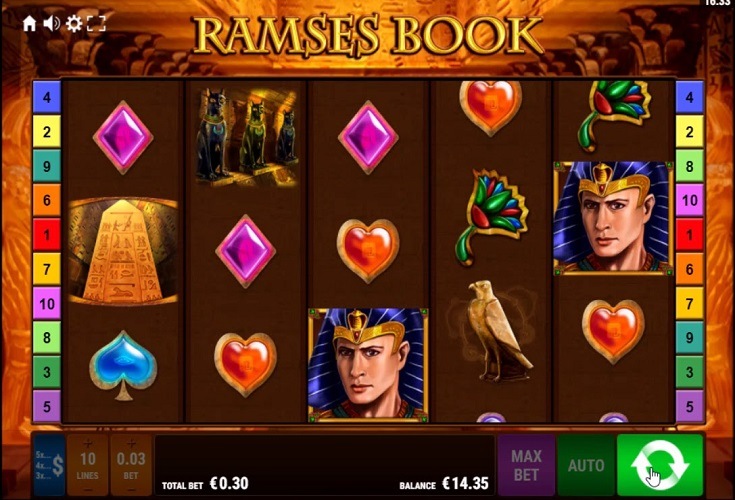Decrease the number of lines with minus

pyautogui.click(x=88, y=489)
